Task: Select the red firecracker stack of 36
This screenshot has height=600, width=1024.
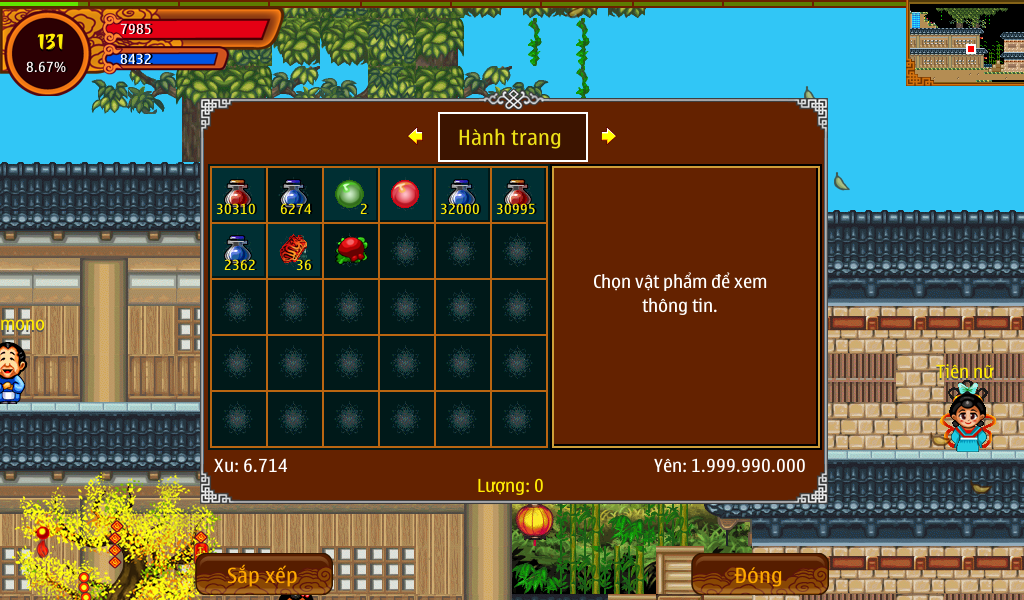Action: pos(294,251)
